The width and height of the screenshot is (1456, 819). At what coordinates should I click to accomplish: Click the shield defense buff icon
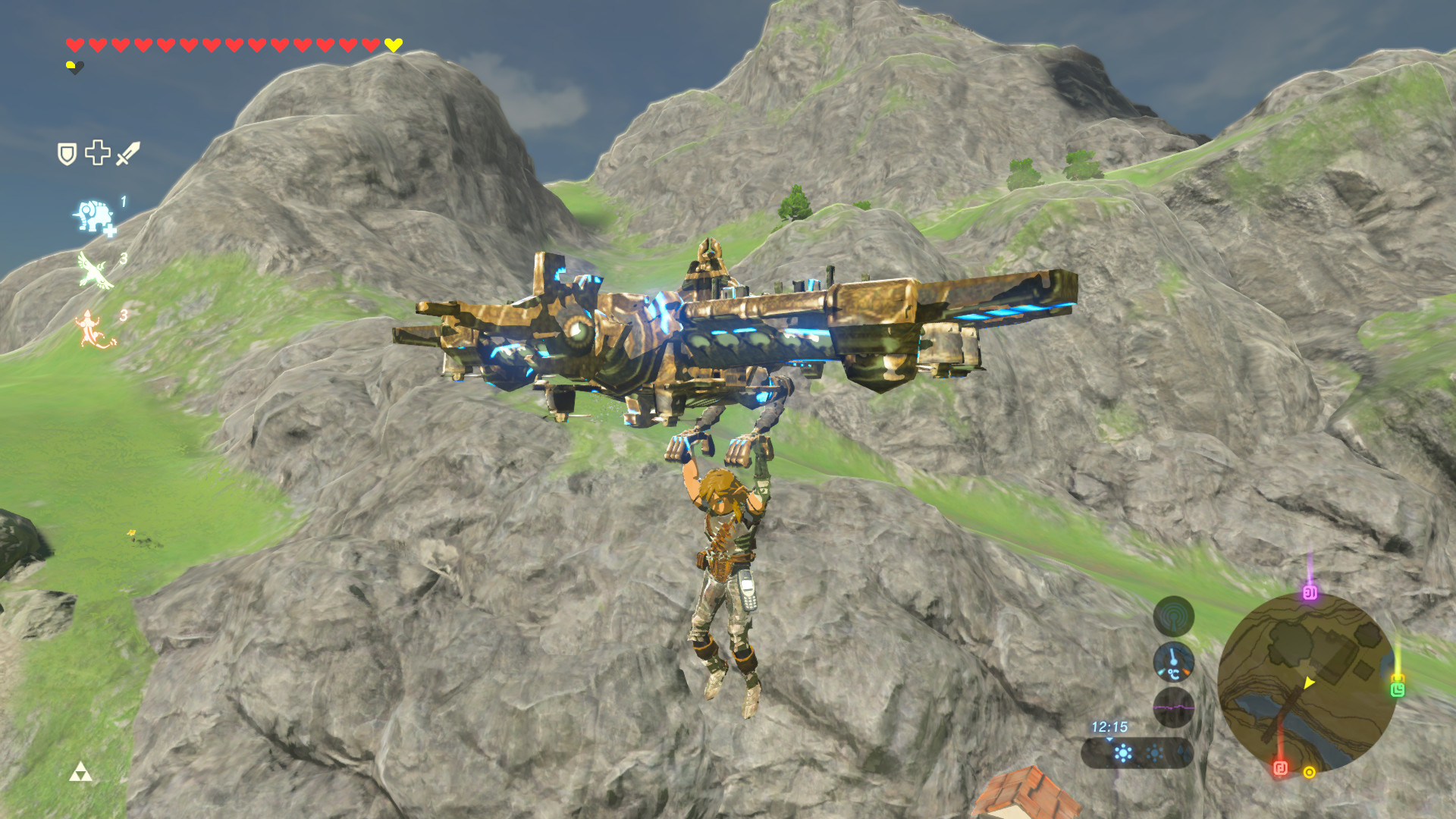(x=67, y=154)
